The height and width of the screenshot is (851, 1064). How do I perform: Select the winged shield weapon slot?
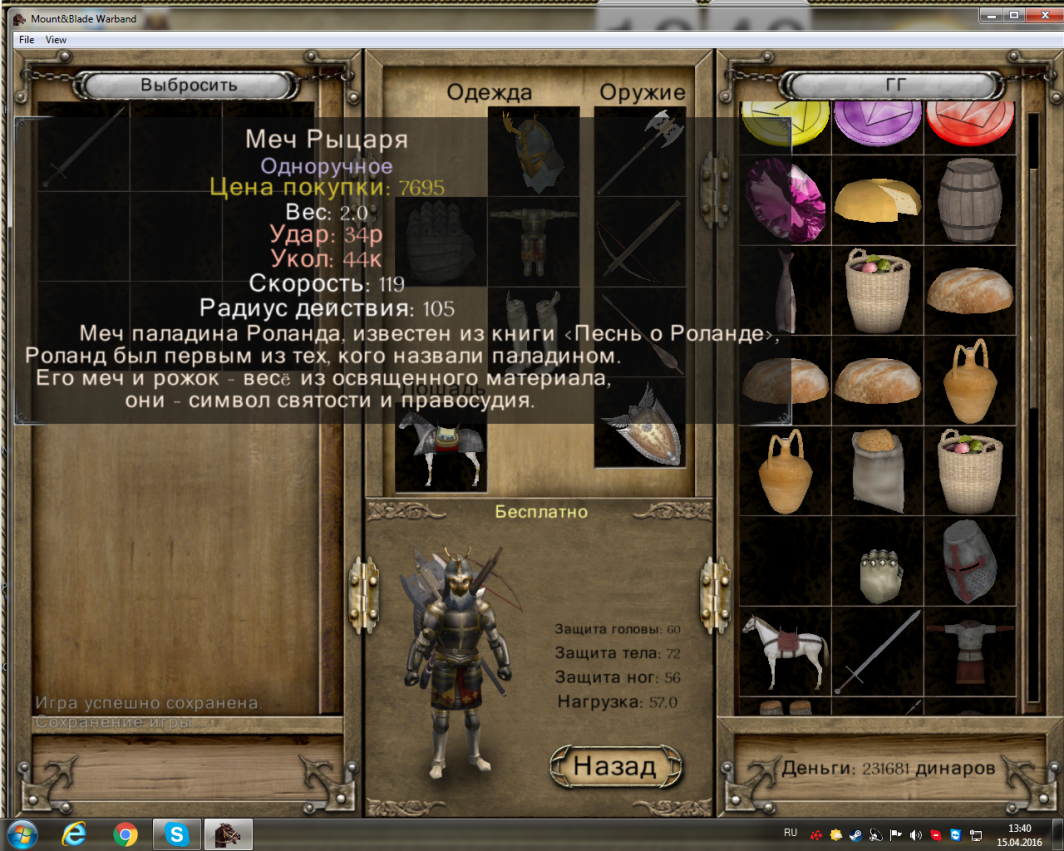pos(639,423)
